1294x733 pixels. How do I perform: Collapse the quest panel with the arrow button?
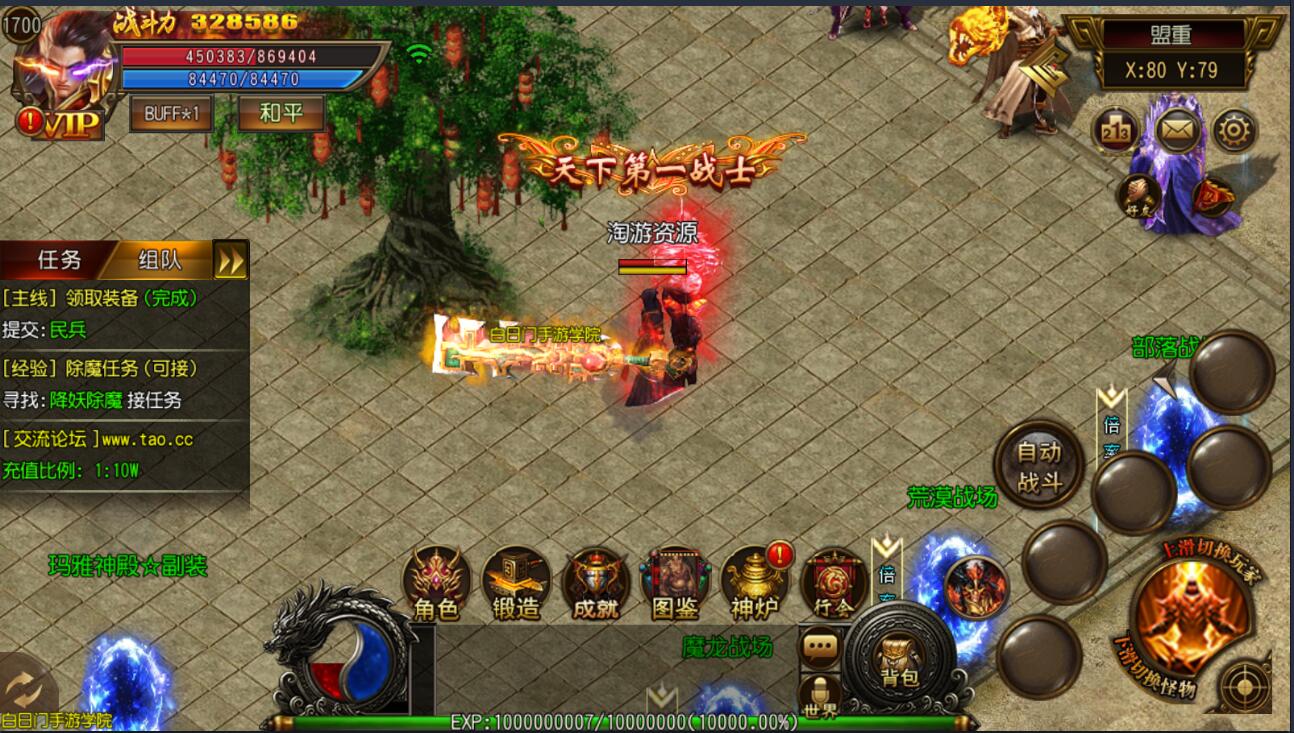click(231, 261)
